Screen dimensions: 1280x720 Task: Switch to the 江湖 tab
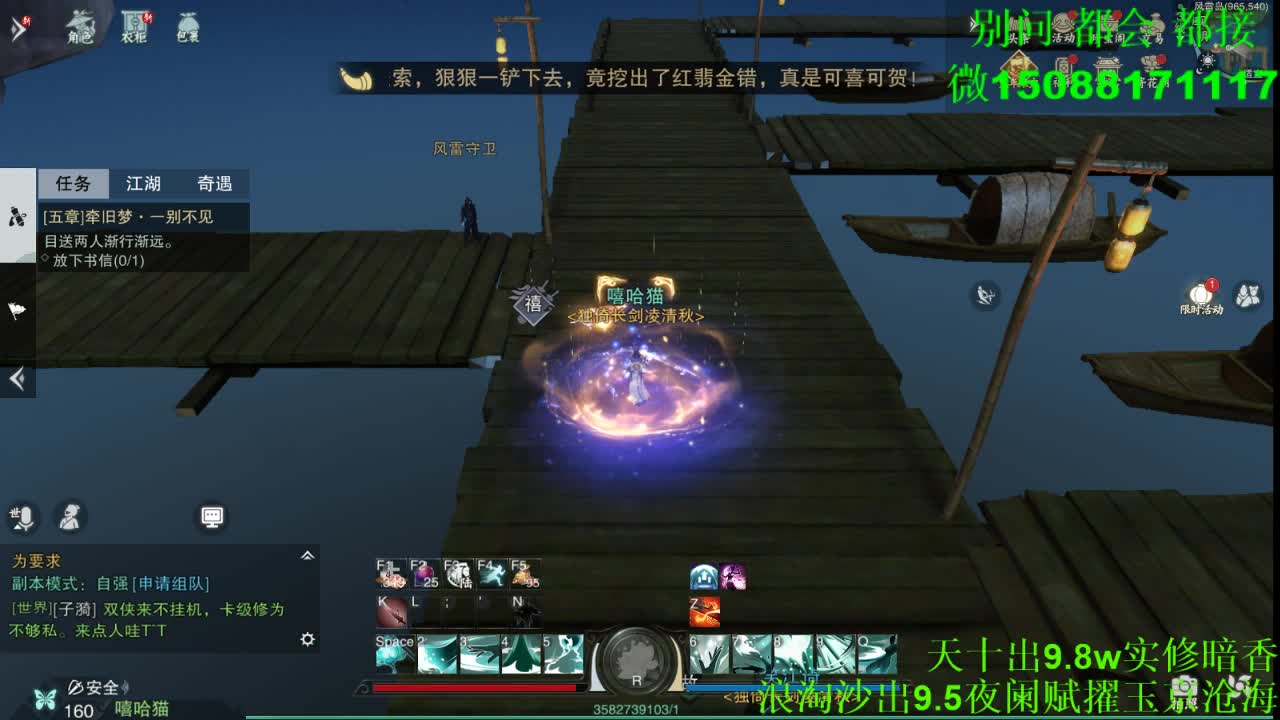pyautogui.click(x=142, y=184)
